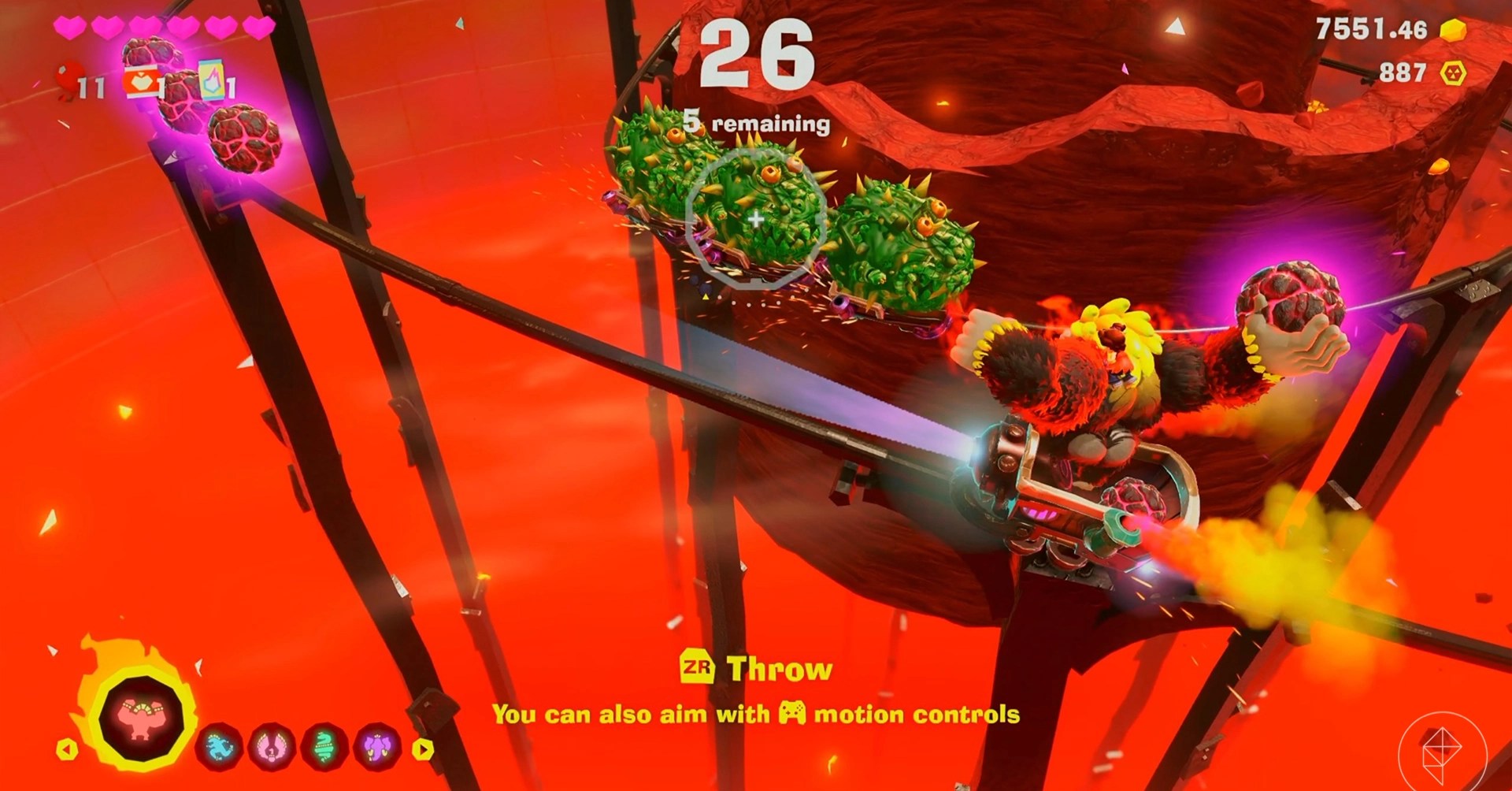Pick the green Snake Bananza icon

(324, 745)
